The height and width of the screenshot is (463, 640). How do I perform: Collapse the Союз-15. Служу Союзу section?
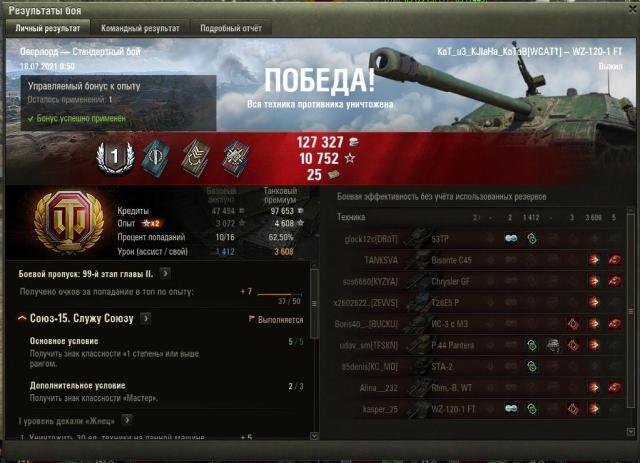pos(21,318)
